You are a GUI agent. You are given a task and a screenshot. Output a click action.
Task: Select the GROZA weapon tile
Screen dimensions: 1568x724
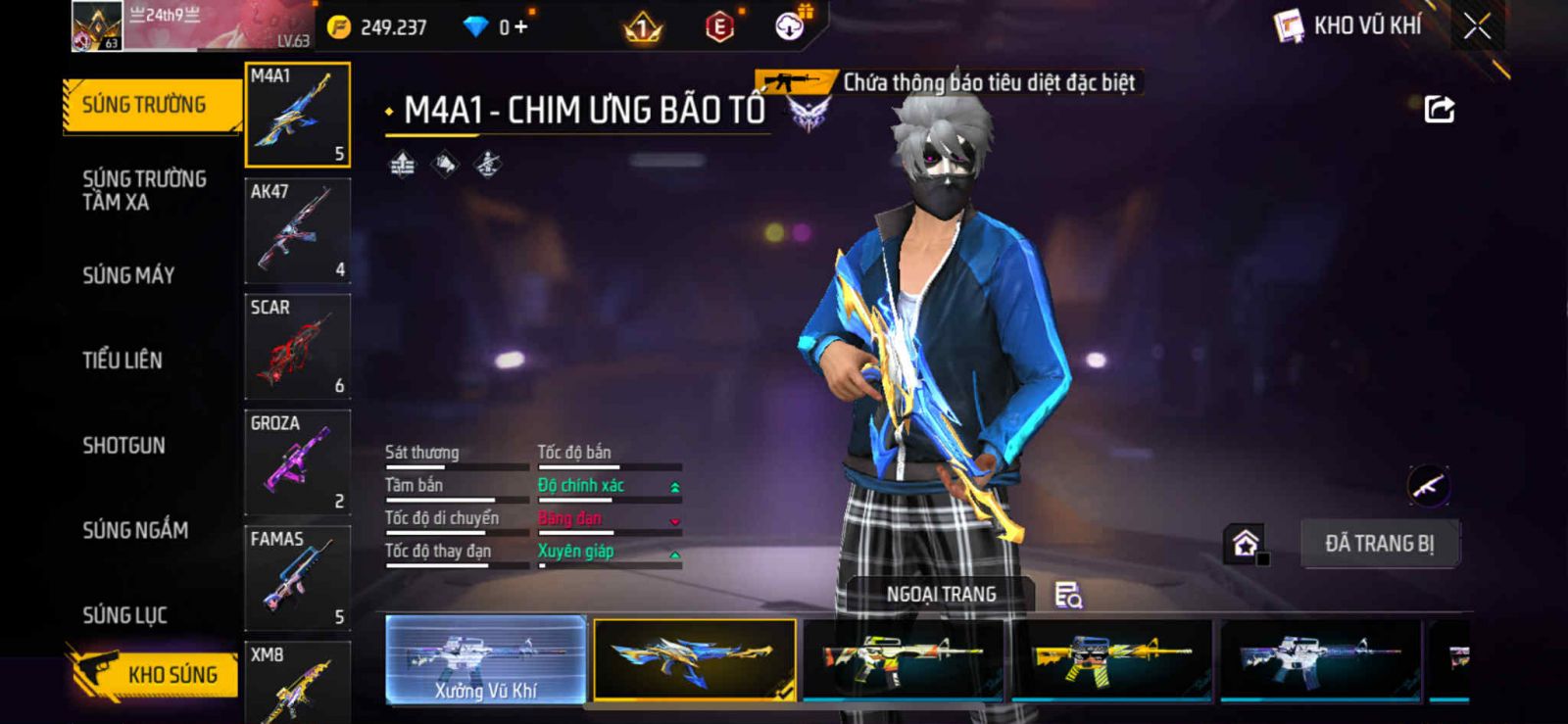[297, 462]
